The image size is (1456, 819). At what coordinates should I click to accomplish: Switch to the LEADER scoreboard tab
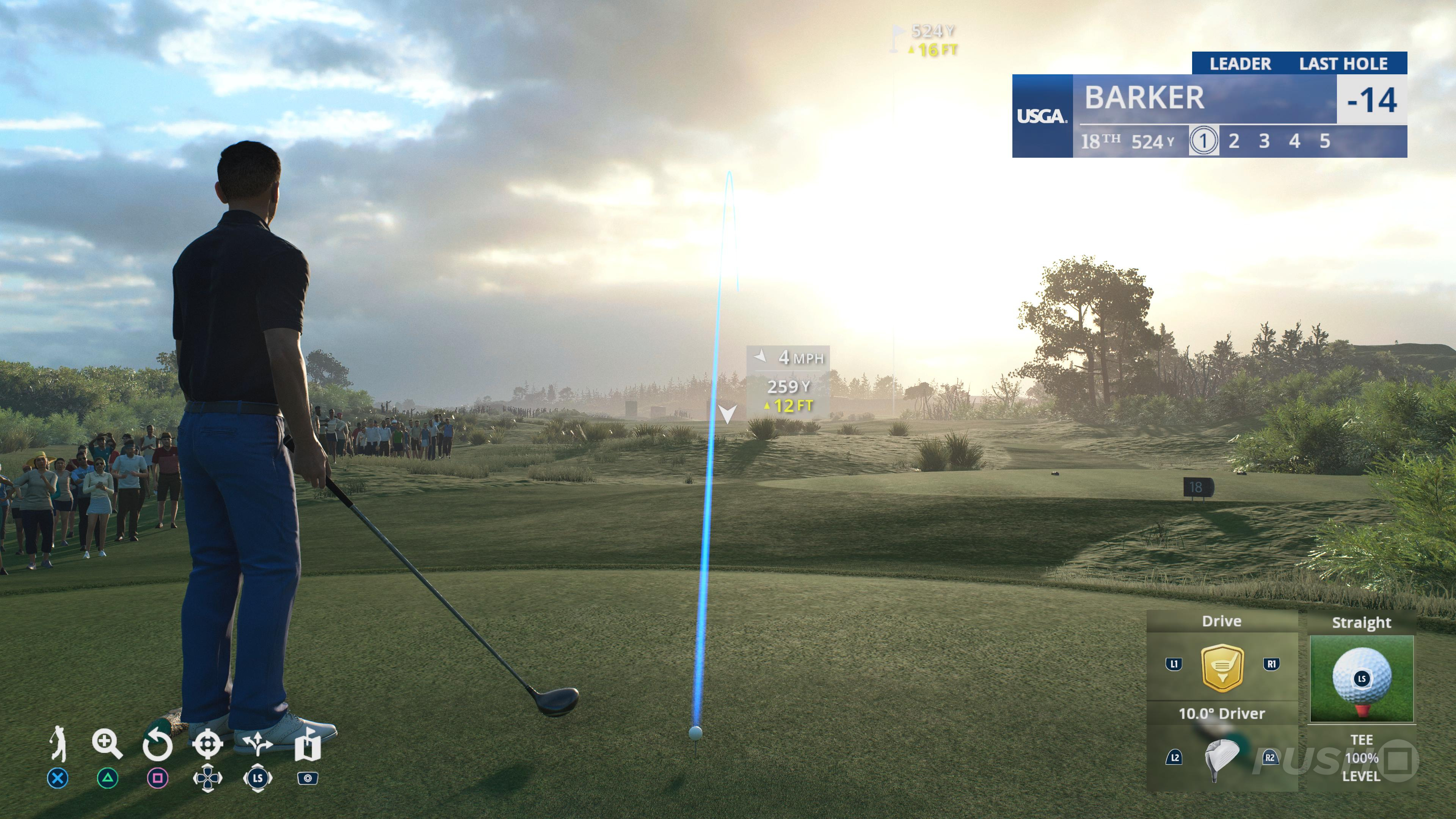click(x=1240, y=64)
